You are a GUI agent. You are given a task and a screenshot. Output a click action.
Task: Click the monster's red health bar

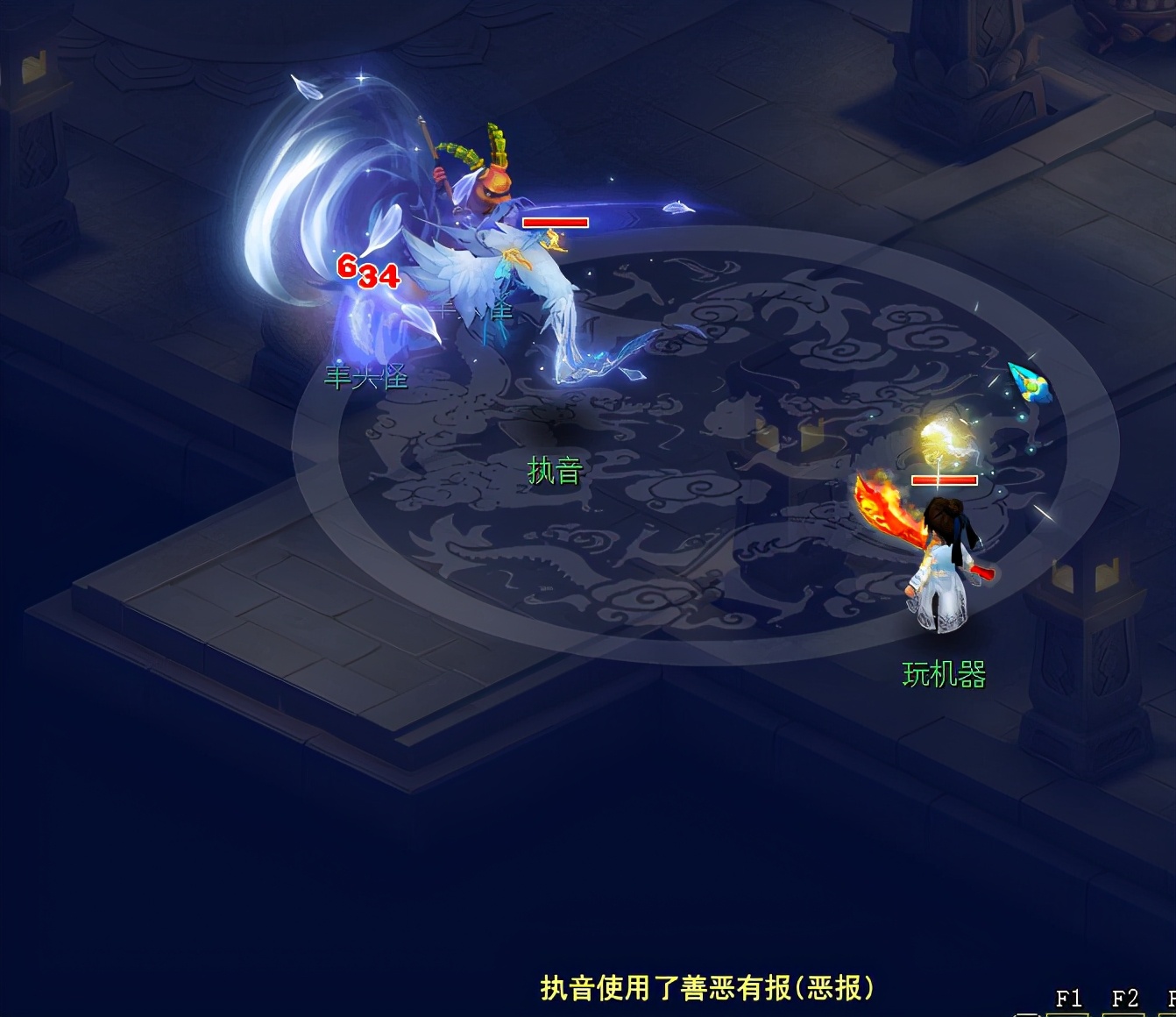coord(555,222)
